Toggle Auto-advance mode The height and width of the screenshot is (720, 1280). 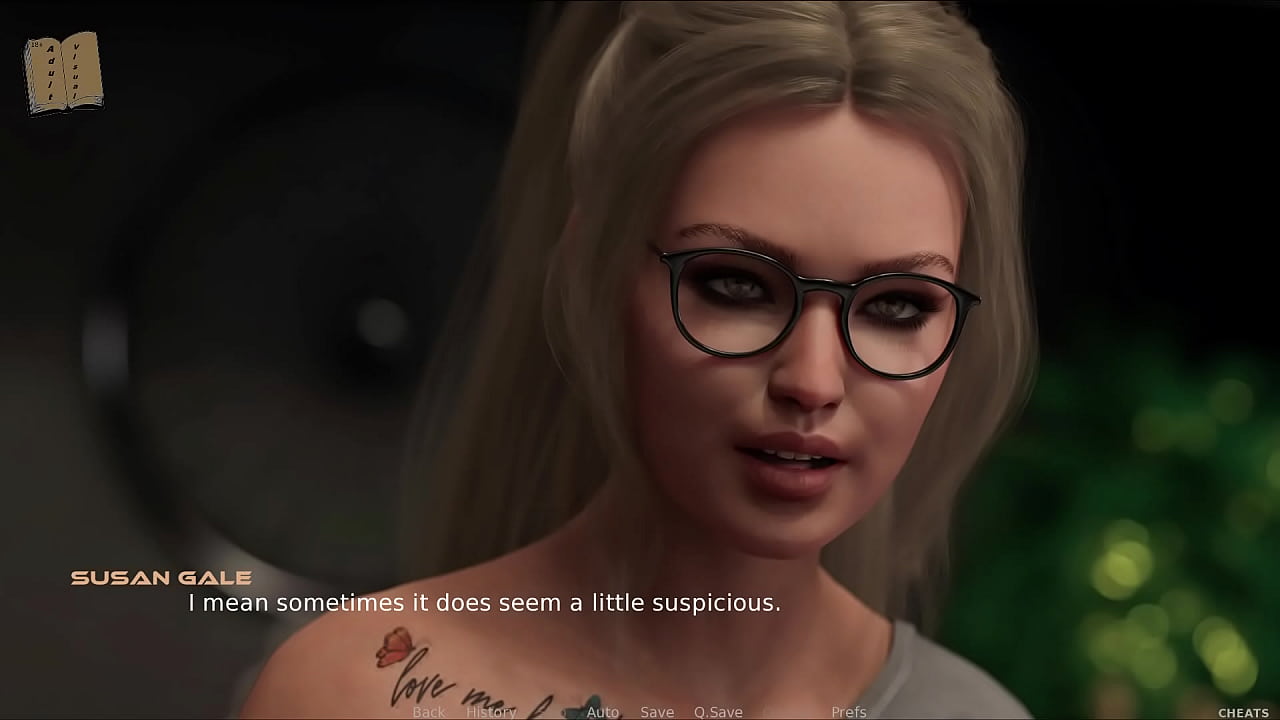(x=603, y=712)
